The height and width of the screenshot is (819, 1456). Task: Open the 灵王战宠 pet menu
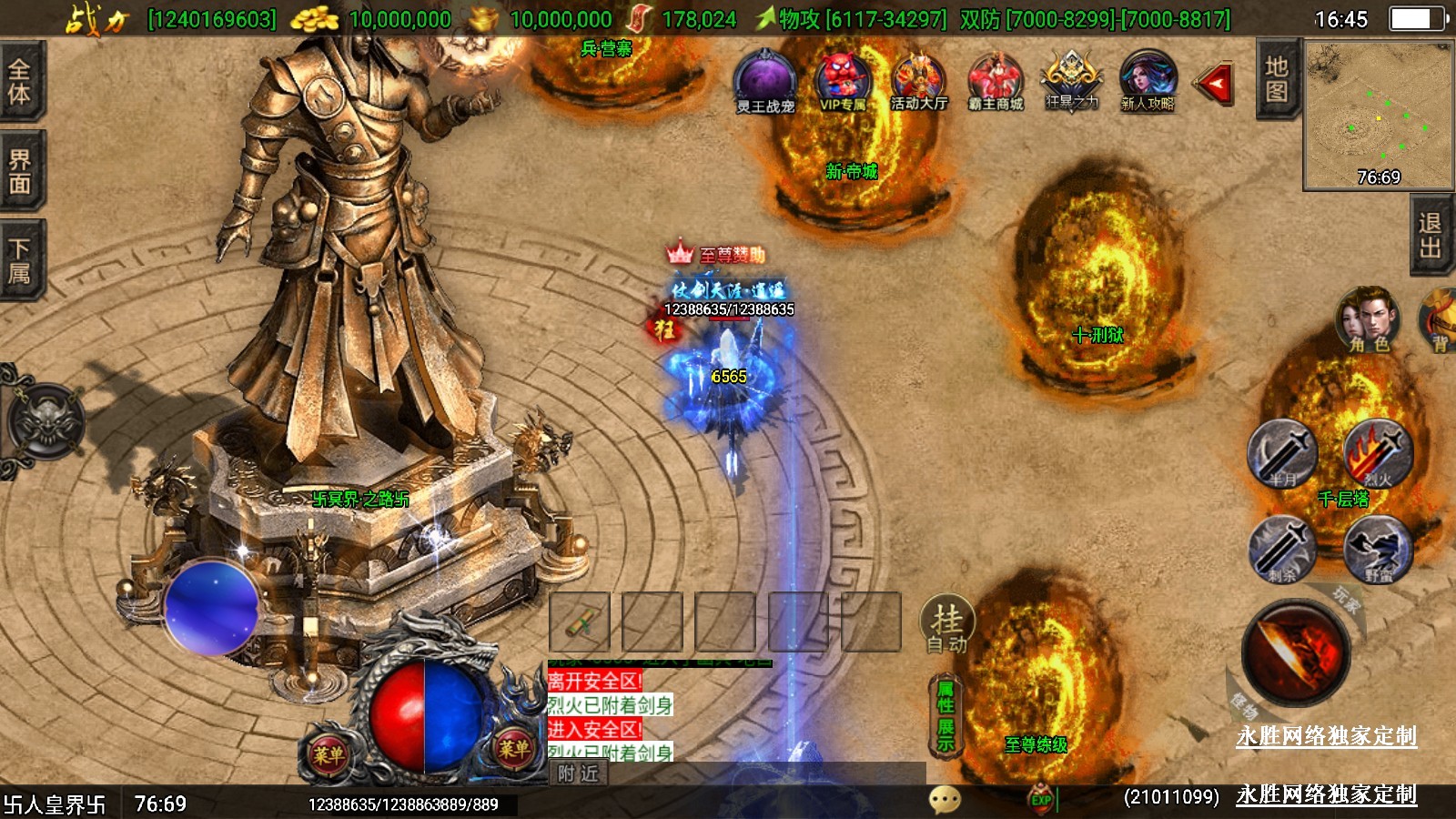764,81
